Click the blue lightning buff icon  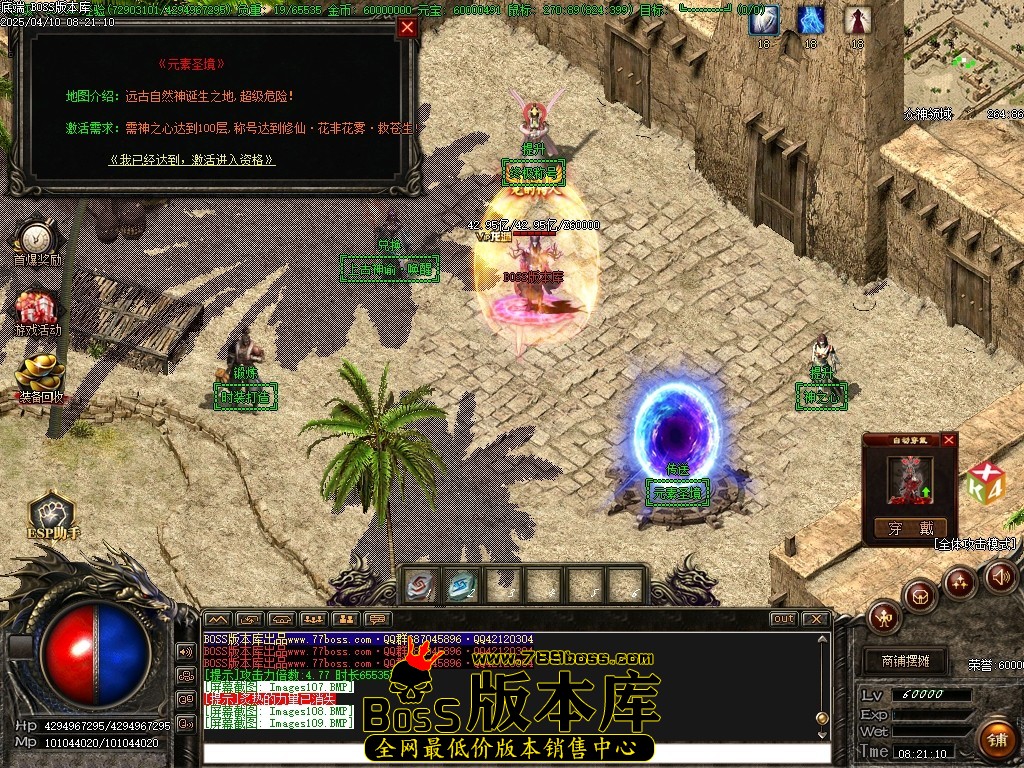tap(811, 20)
